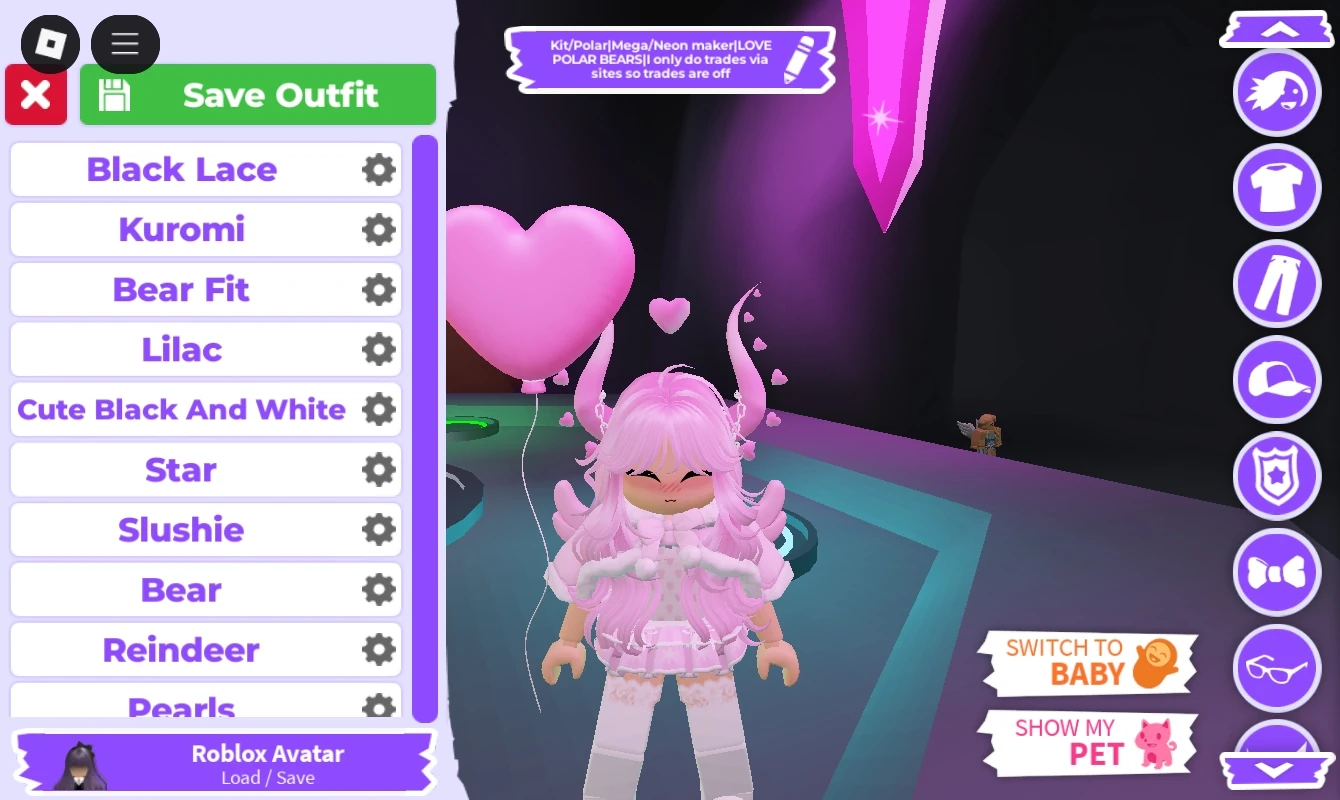Select the glasses customization category
This screenshot has height=800, width=1340.
[1277, 669]
